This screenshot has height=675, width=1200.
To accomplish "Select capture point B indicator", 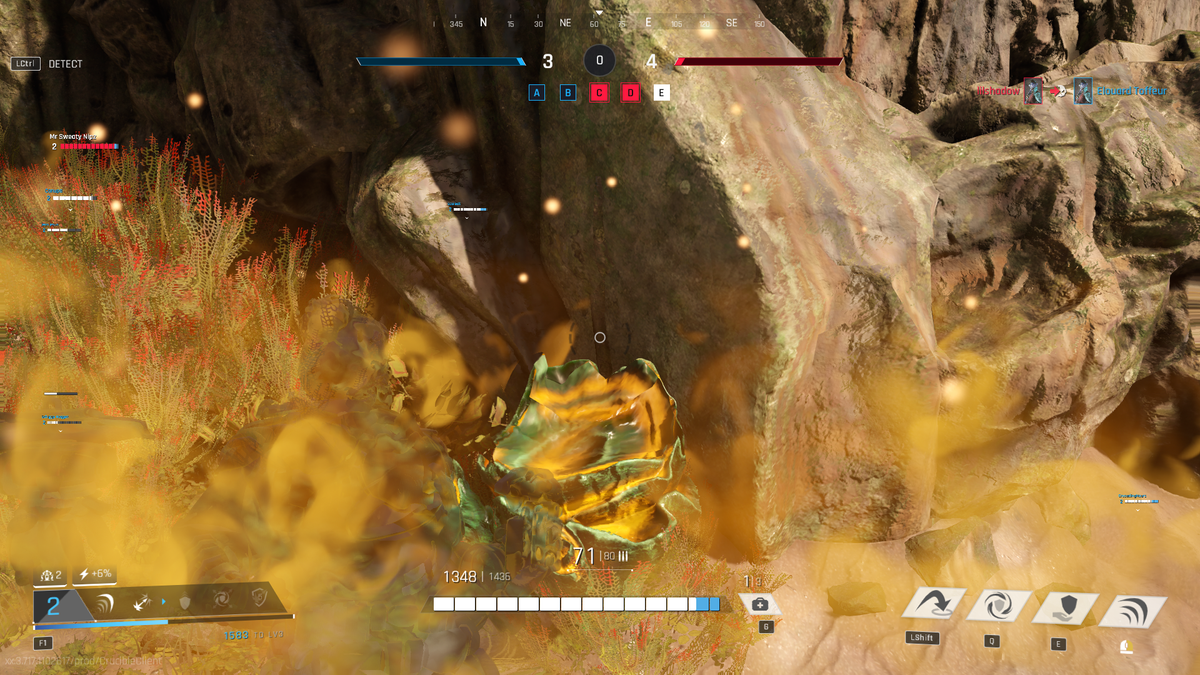I will click(568, 93).
